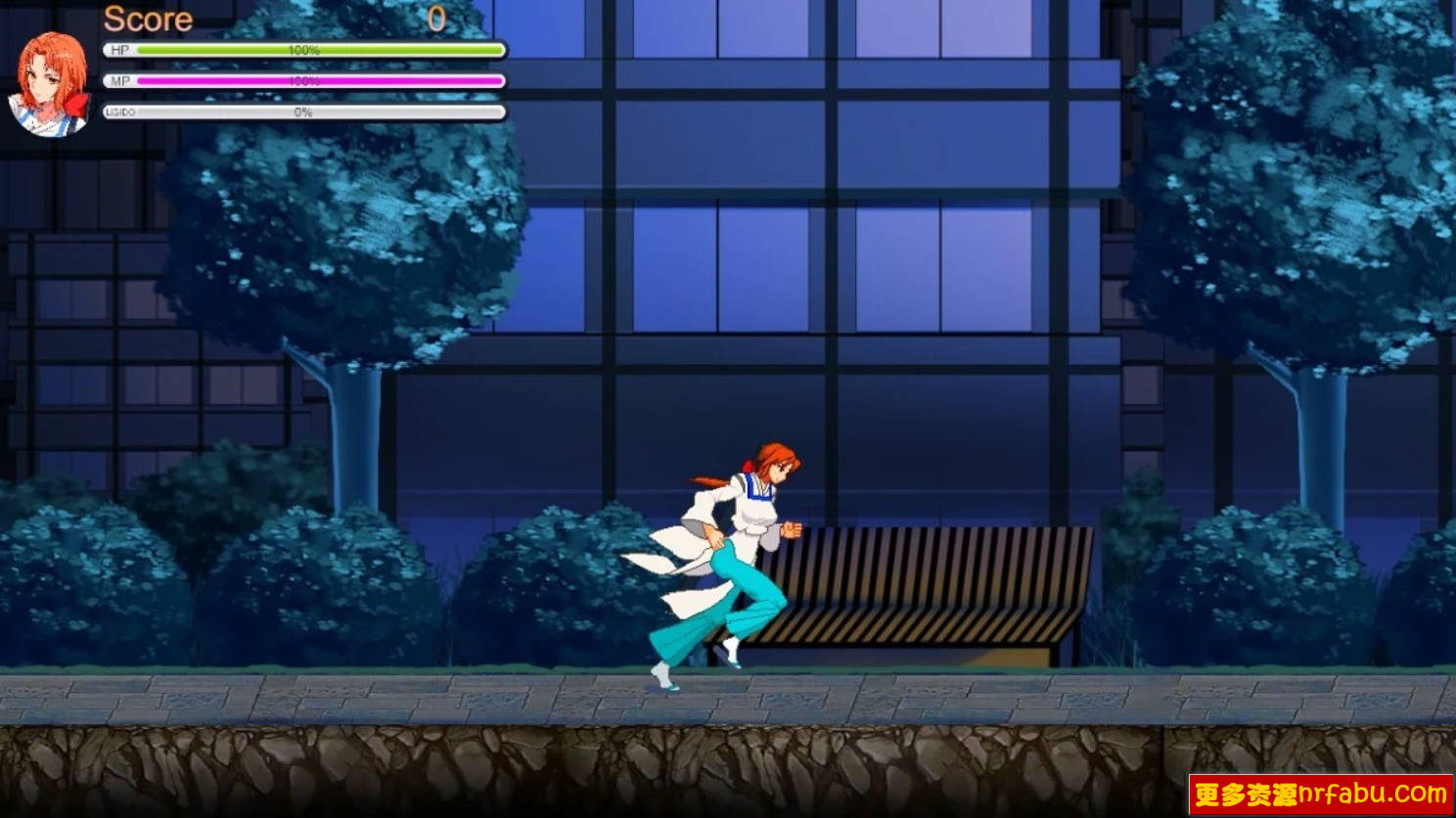Viewport: 1456px width, 818px height.
Task: Click the Score text label
Action: pos(147,19)
